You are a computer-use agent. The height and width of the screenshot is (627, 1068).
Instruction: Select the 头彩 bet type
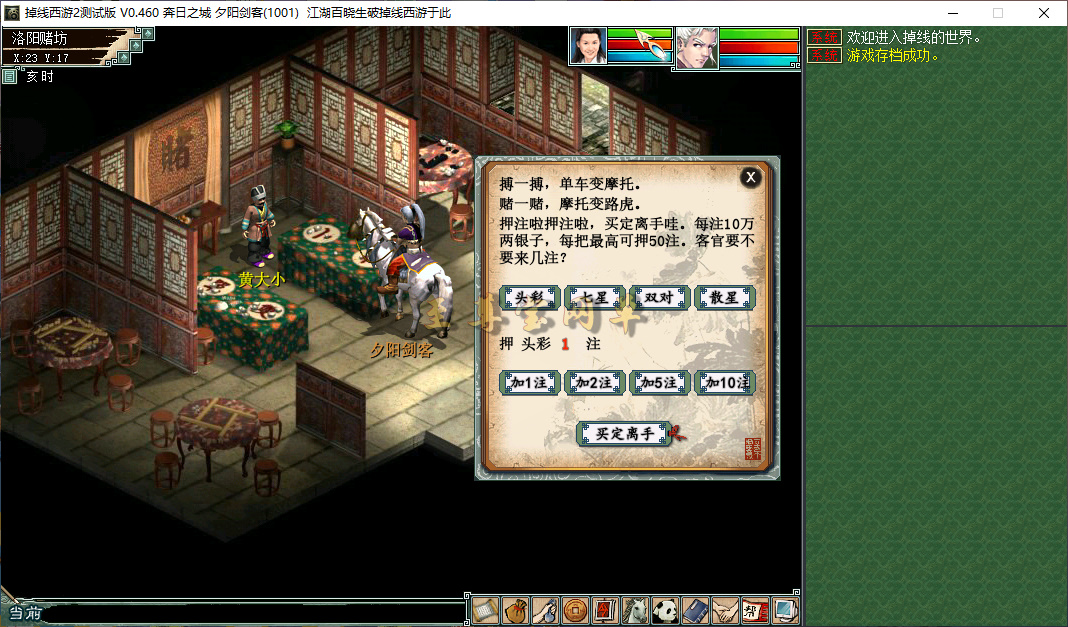(529, 298)
